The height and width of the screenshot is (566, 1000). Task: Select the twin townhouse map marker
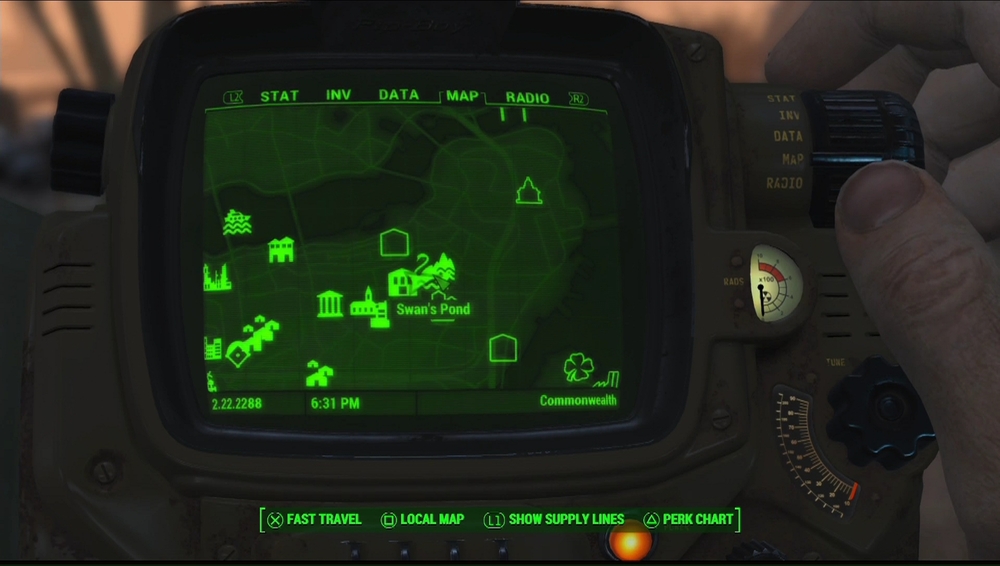pyautogui.click(x=282, y=250)
